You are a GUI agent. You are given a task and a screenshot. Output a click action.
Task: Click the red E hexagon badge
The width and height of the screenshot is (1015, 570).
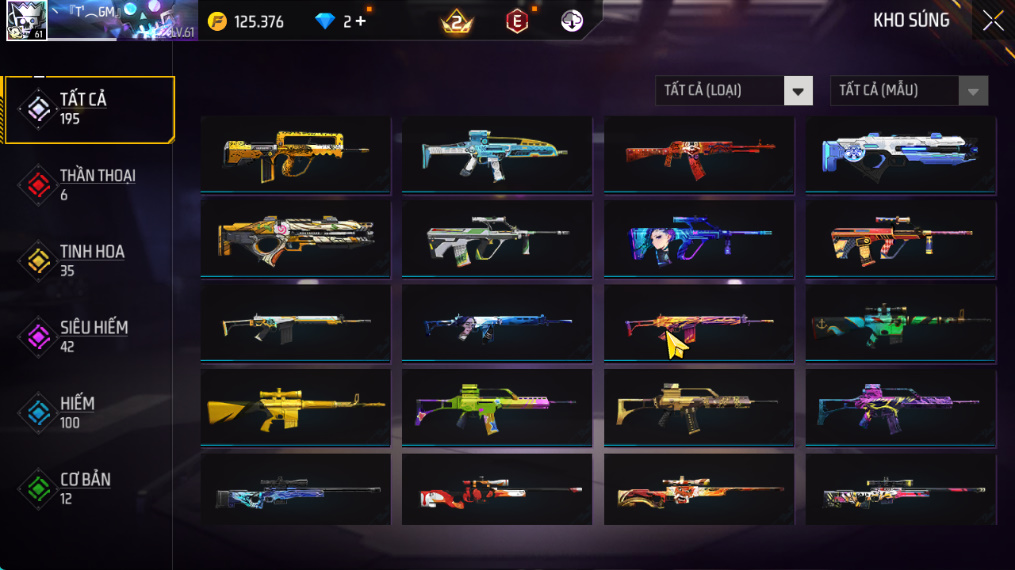click(x=516, y=21)
